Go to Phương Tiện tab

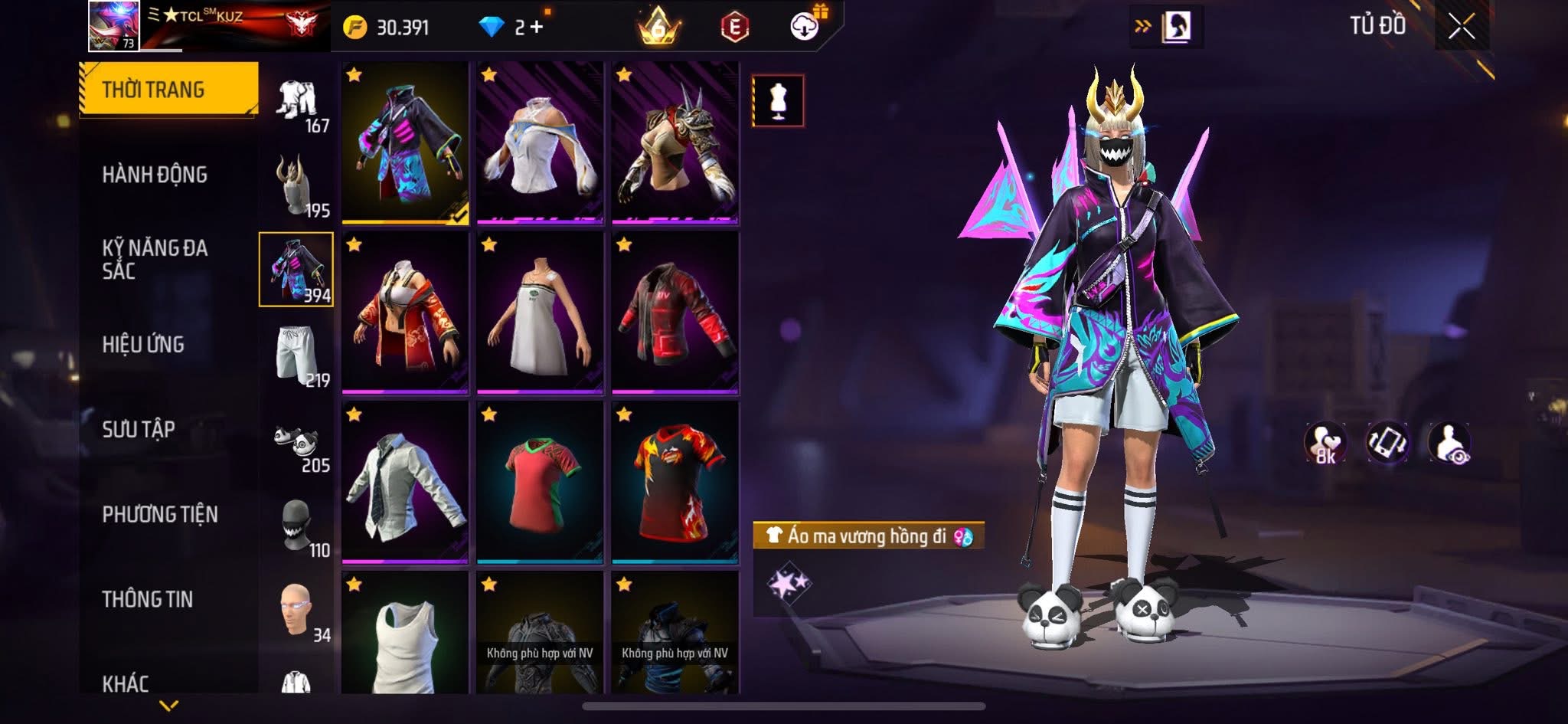pos(160,515)
